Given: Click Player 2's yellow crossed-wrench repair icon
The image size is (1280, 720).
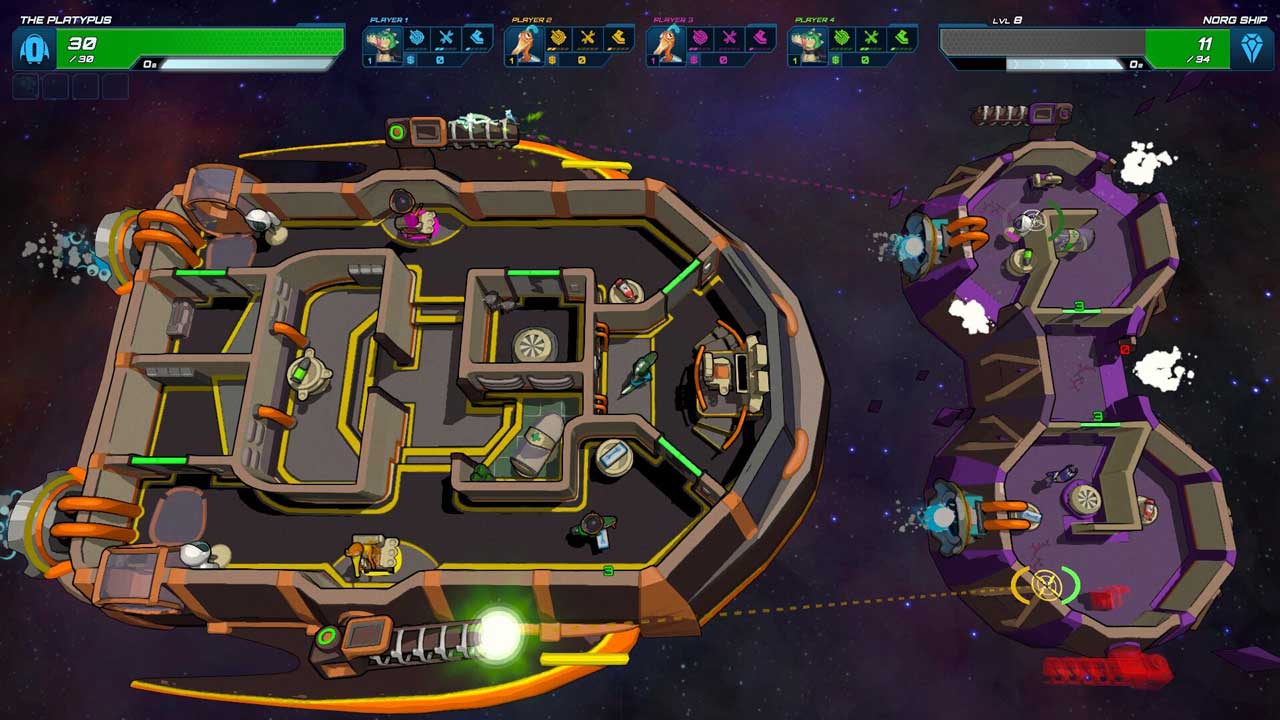Looking at the screenshot, I should pyautogui.click(x=588, y=38).
